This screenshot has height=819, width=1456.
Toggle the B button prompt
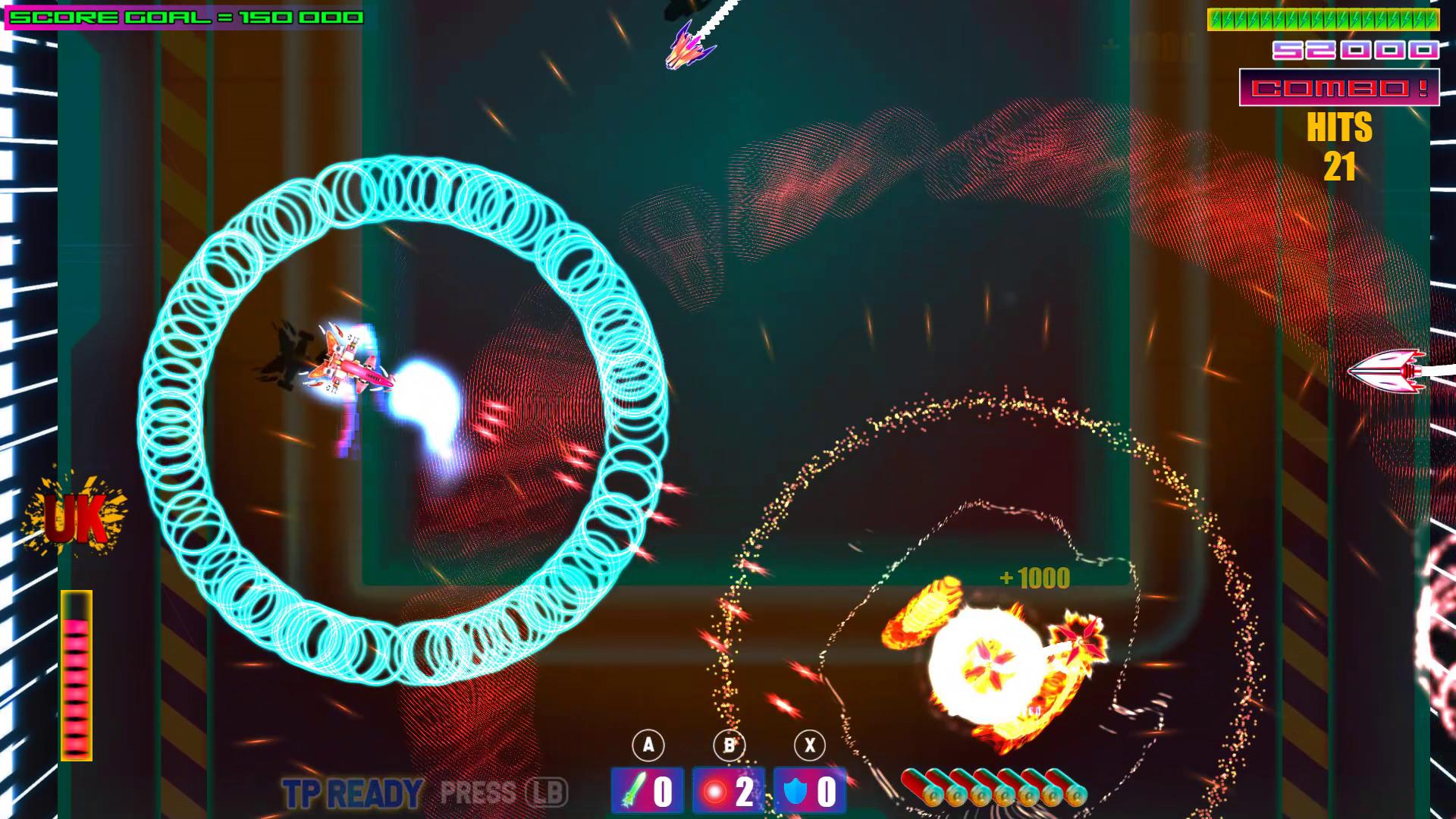[x=729, y=745]
